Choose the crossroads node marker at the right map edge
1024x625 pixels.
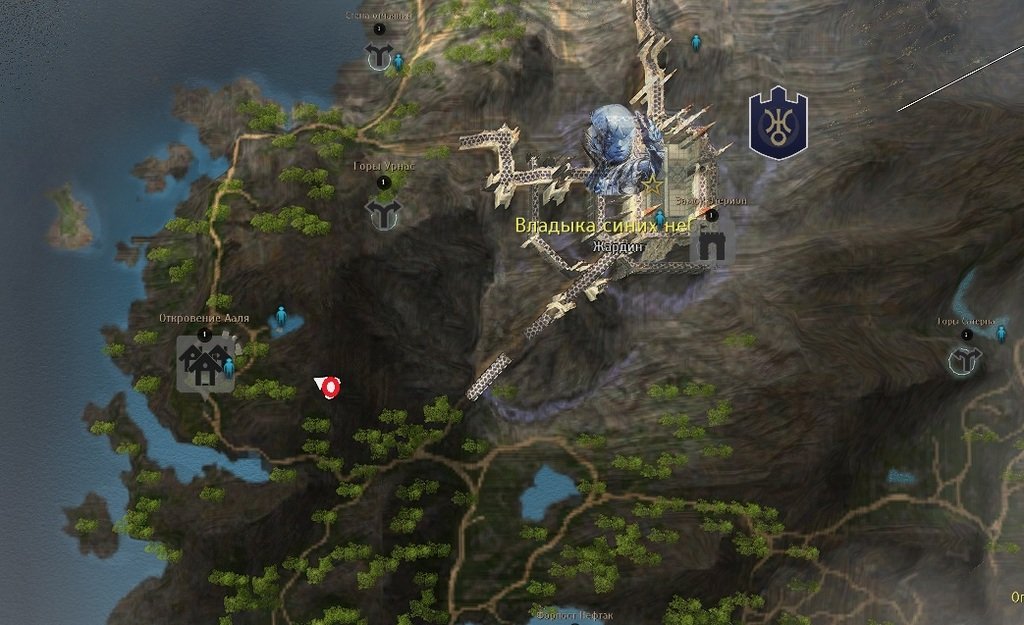pyautogui.click(x=965, y=358)
